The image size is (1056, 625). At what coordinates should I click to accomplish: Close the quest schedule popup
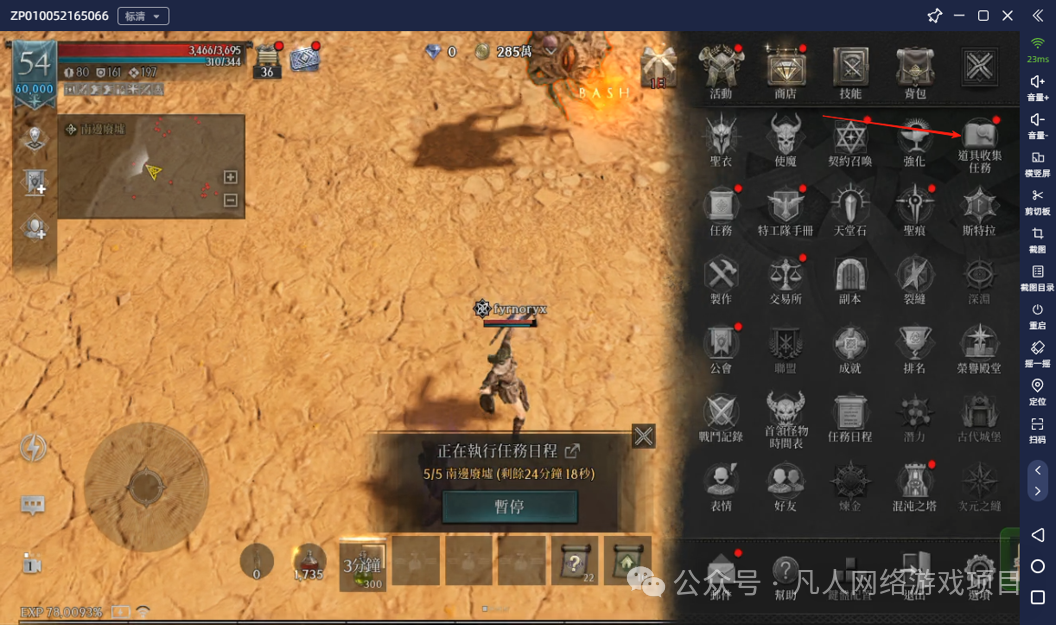[x=643, y=436]
